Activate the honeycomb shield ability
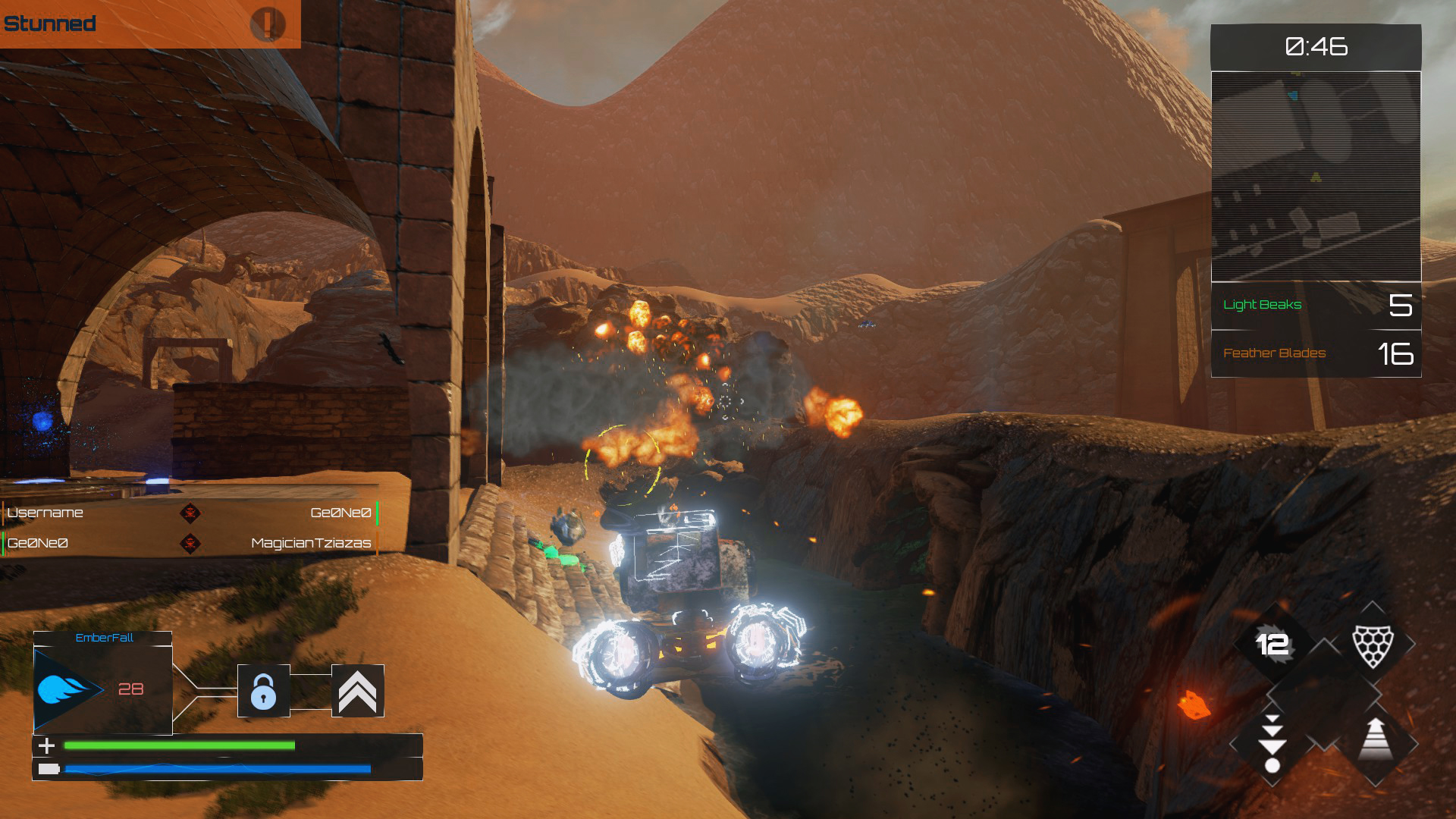 click(x=1373, y=645)
